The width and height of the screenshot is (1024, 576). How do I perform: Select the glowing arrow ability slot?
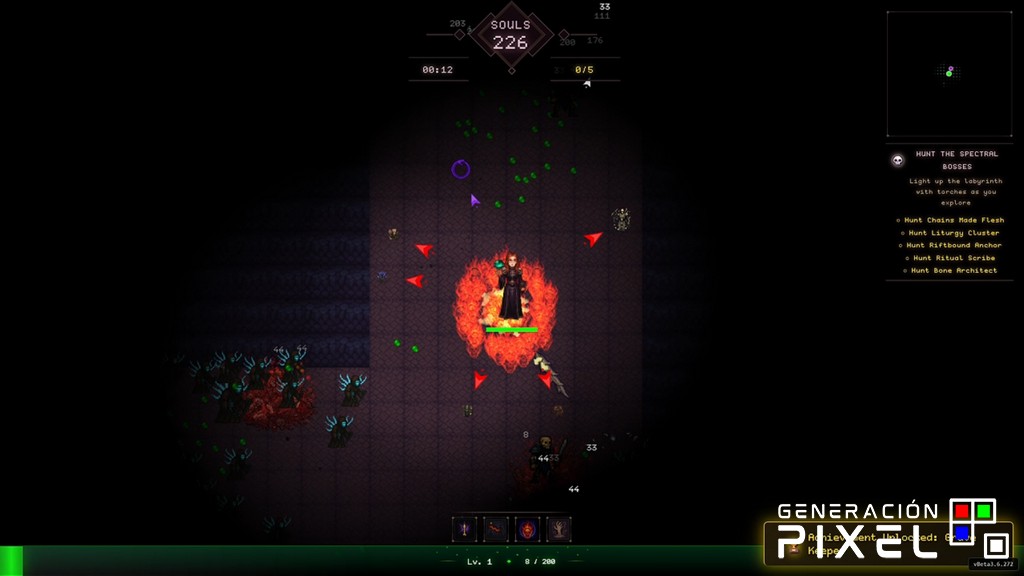tap(465, 528)
